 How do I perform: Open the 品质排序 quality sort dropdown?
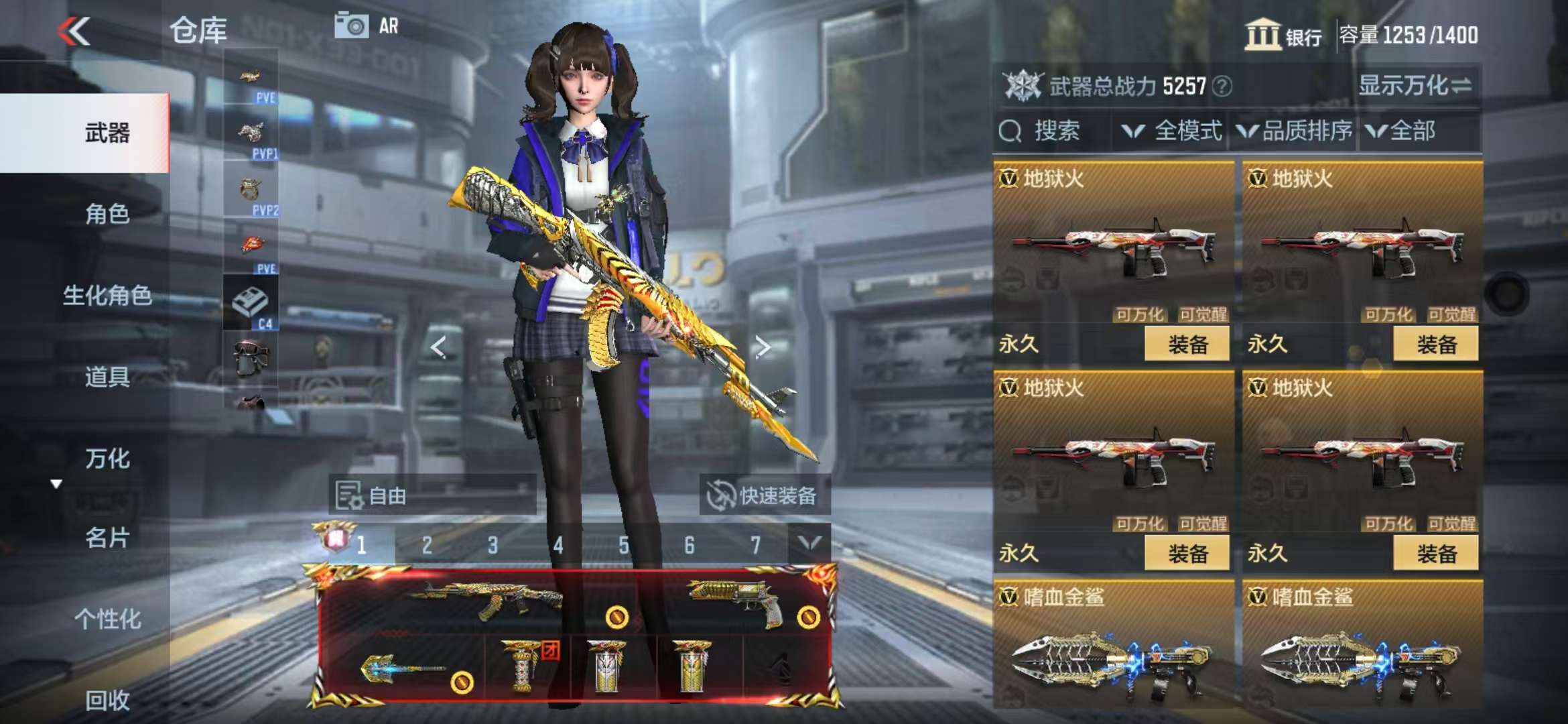[1295, 131]
